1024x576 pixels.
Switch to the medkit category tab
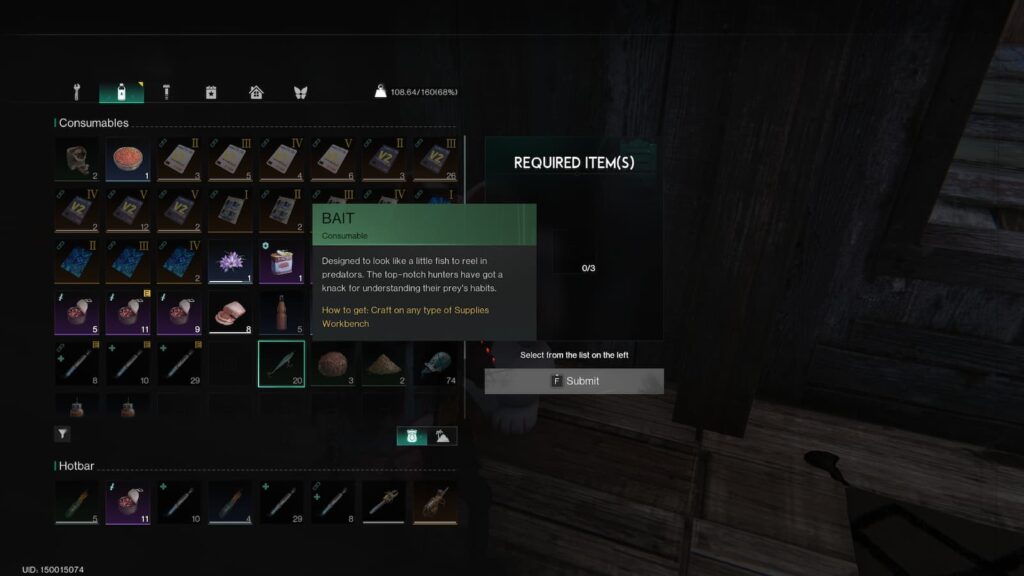211,93
